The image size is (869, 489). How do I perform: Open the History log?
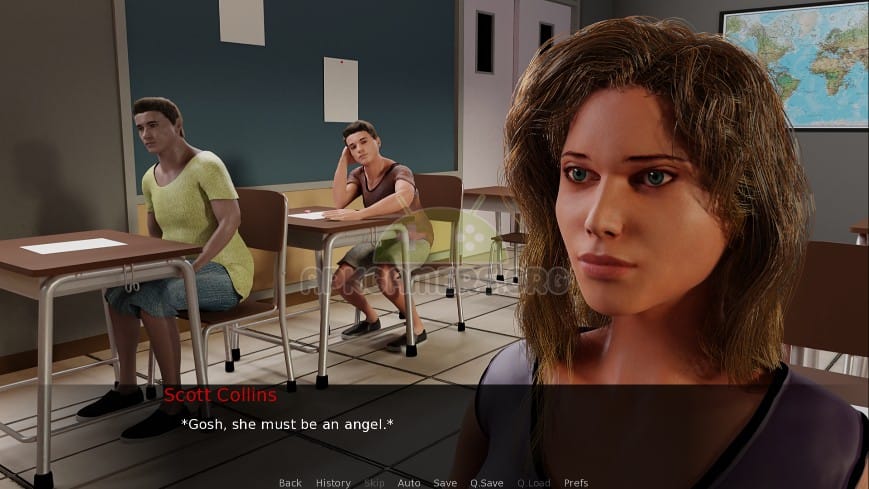[333, 483]
